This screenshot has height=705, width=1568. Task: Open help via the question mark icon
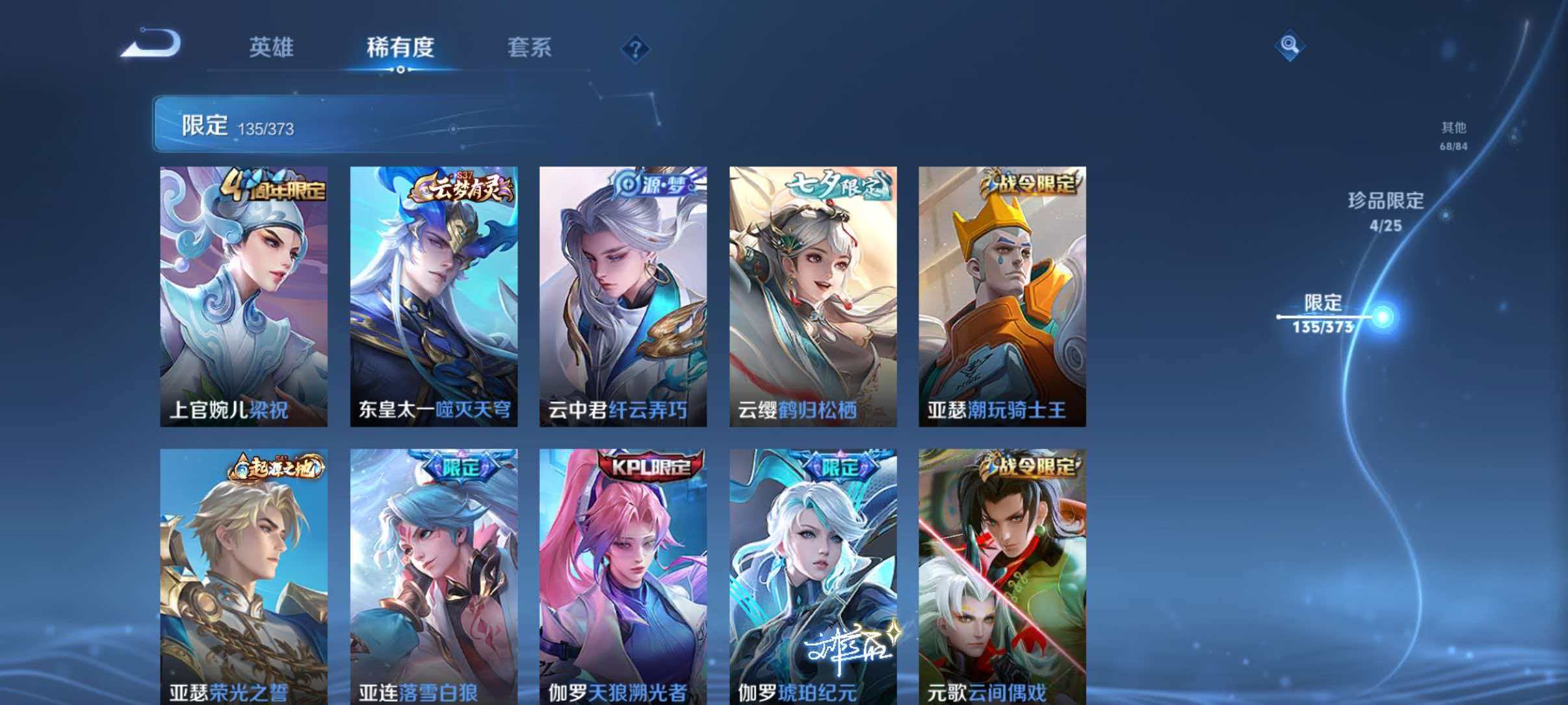[637, 47]
